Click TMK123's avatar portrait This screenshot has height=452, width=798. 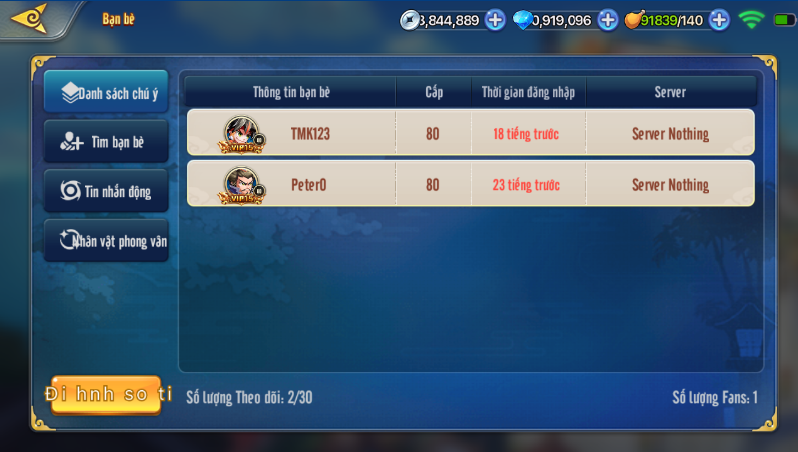coord(242,134)
